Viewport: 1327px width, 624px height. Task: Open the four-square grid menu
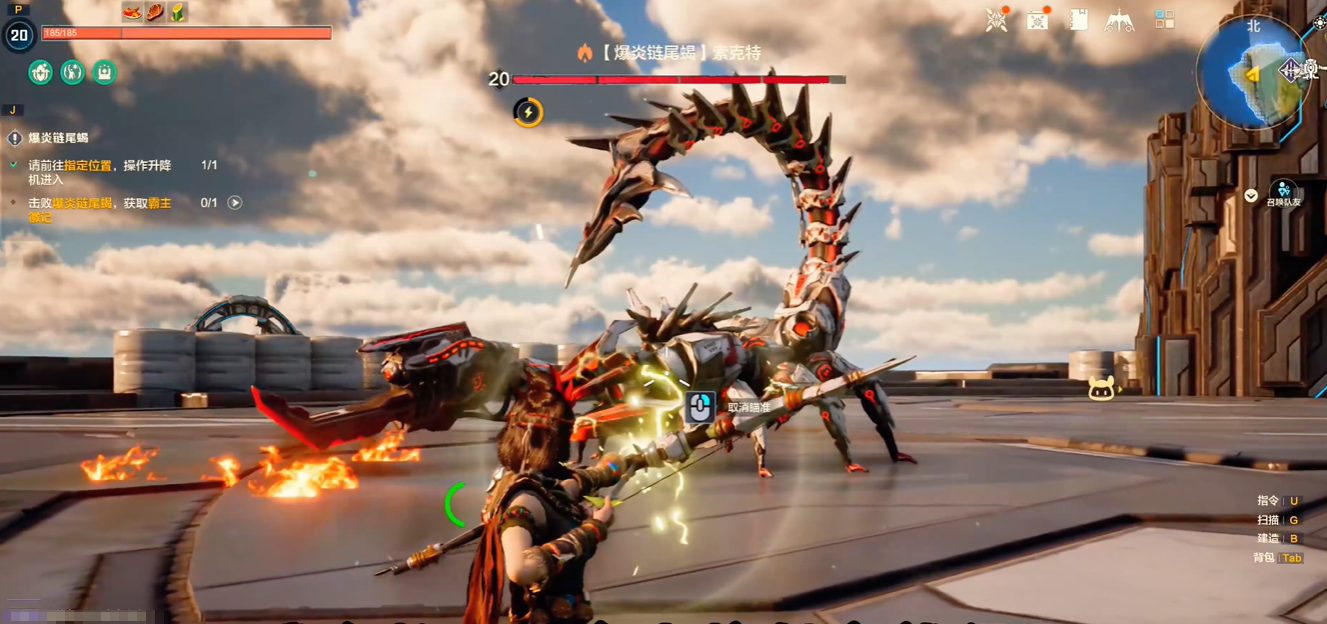[x=1164, y=20]
